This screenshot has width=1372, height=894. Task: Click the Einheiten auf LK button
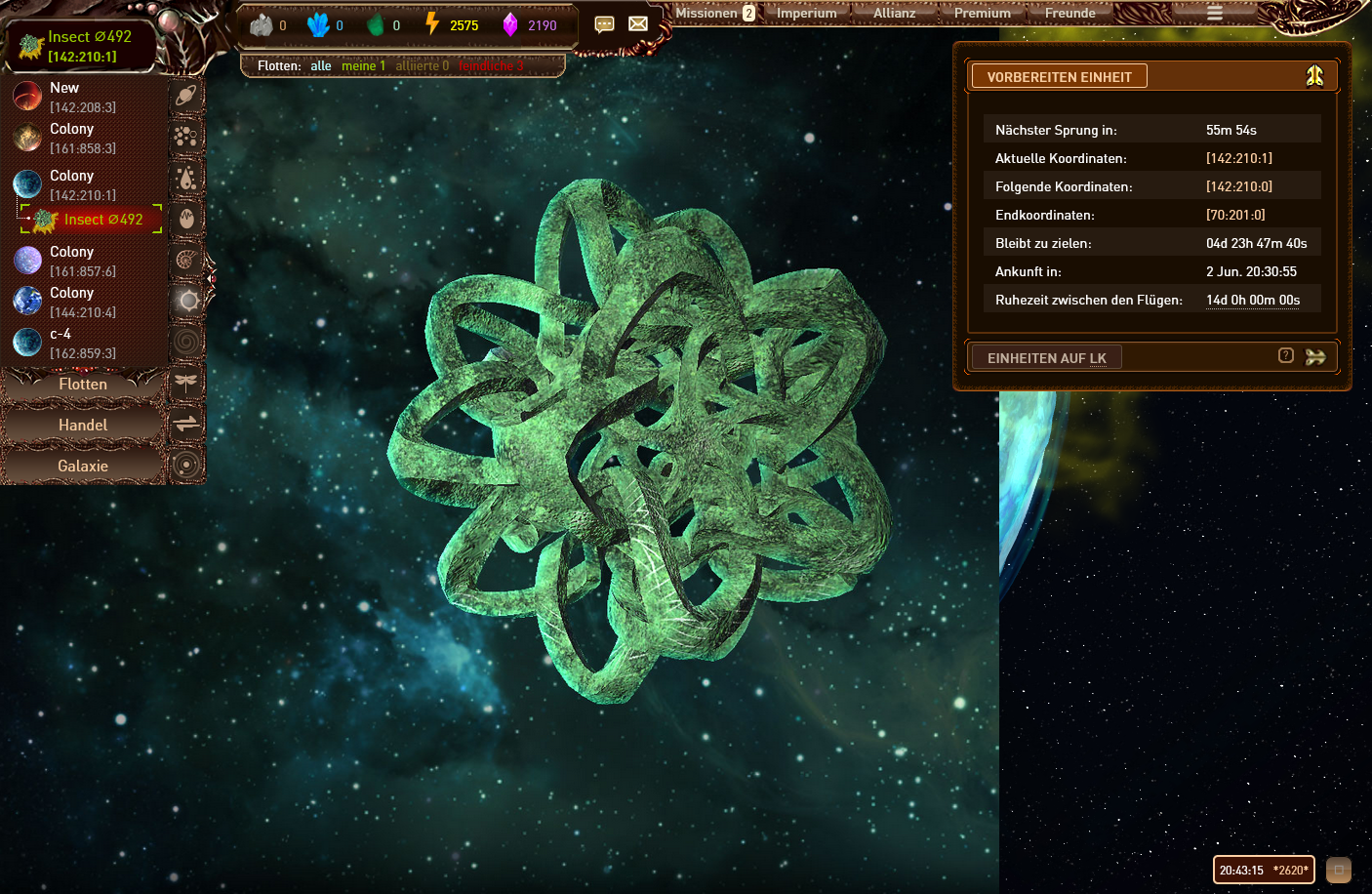(1046, 358)
